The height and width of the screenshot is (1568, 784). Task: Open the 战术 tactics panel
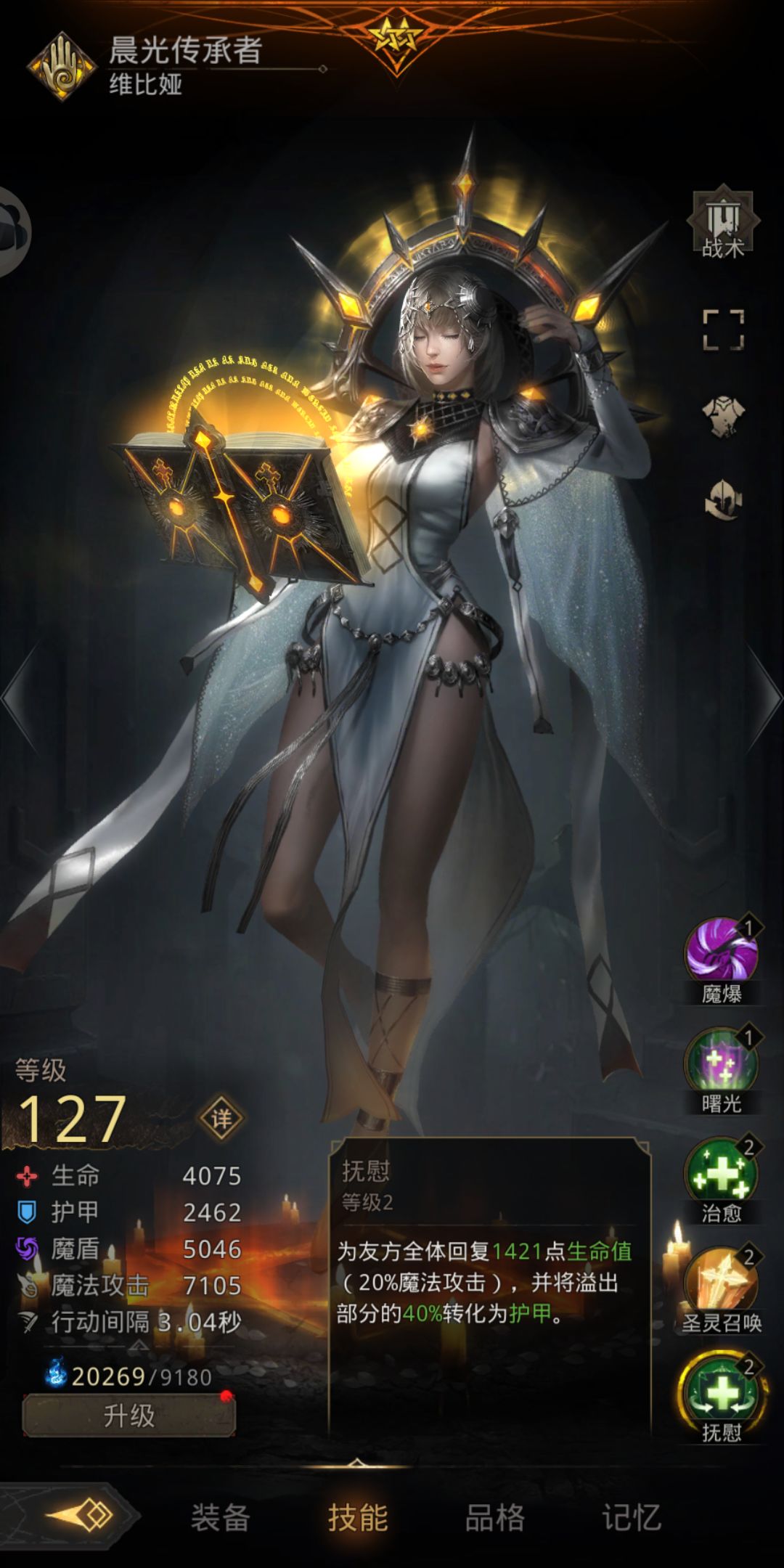tap(723, 224)
